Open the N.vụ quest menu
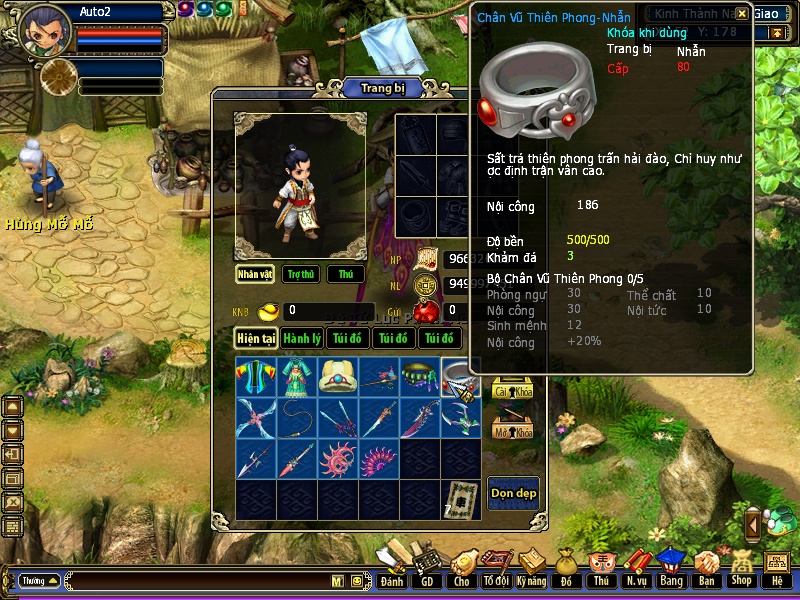 (x=635, y=572)
